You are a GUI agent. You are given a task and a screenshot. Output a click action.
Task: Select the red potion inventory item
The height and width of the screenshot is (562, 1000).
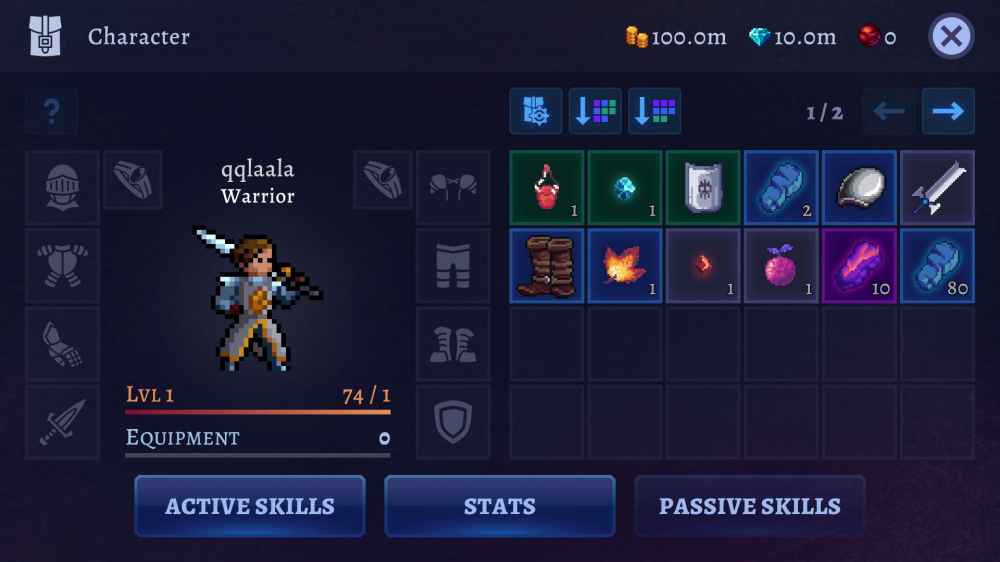click(x=547, y=187)
